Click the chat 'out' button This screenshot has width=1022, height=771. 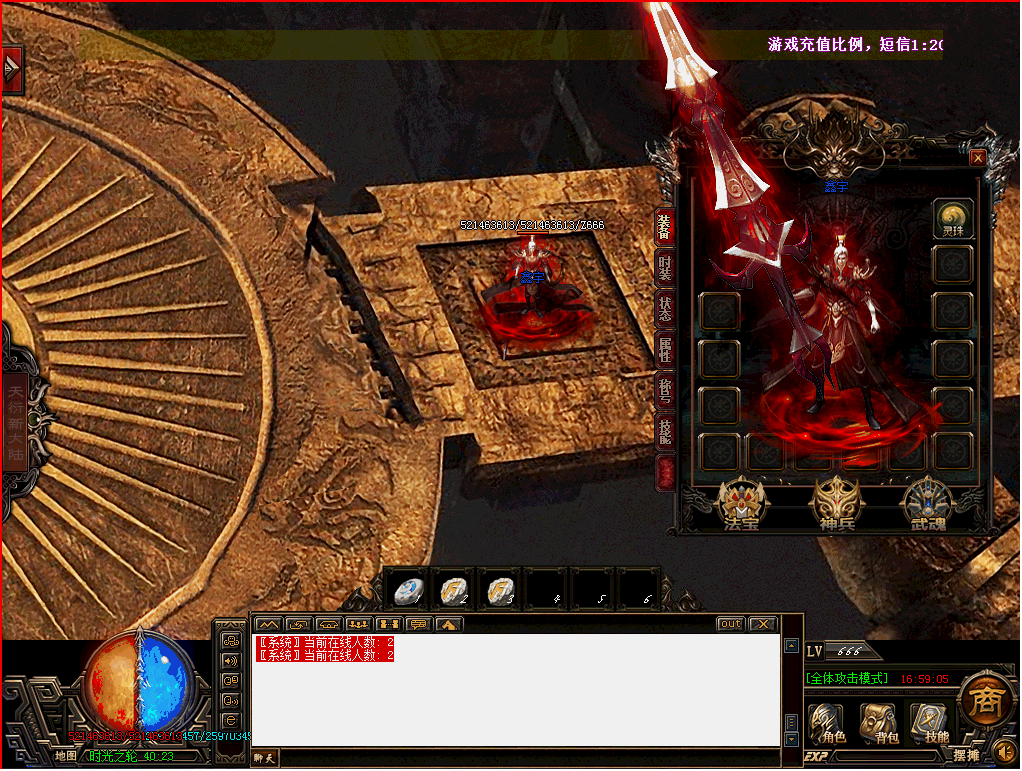click(x=731, y=624)
